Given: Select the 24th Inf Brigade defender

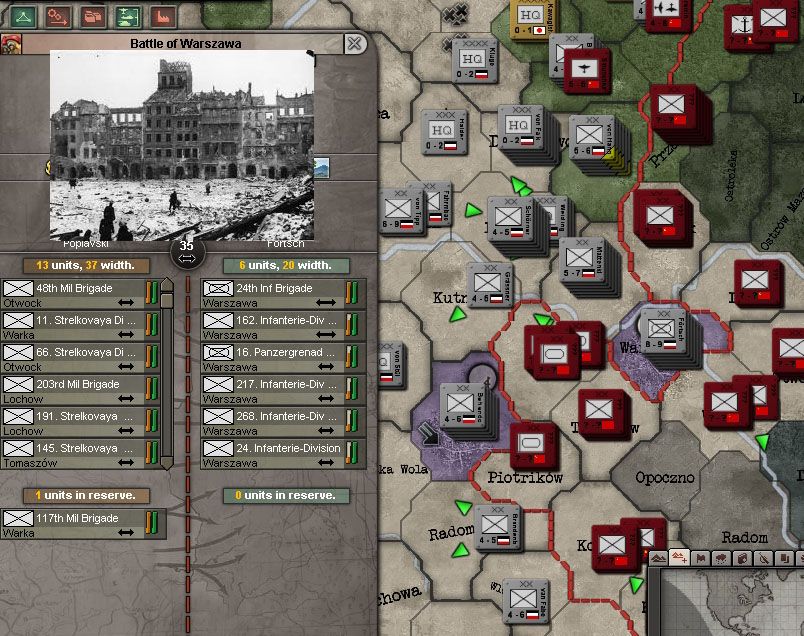Looking at the screenshot, I should coord(283,294).
